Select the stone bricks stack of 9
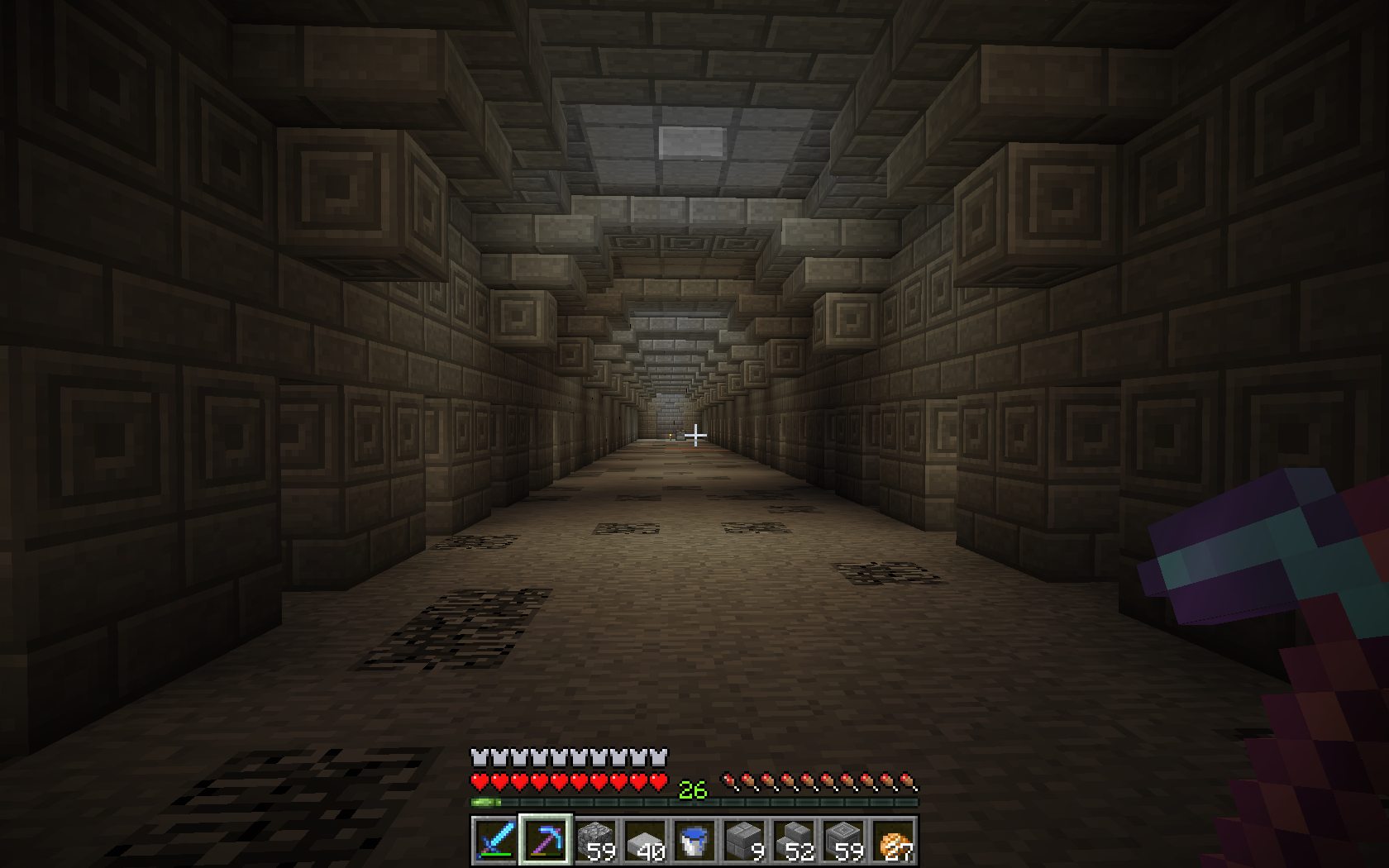The width and height of the screenshot is (1389, 868). point(743,840)
